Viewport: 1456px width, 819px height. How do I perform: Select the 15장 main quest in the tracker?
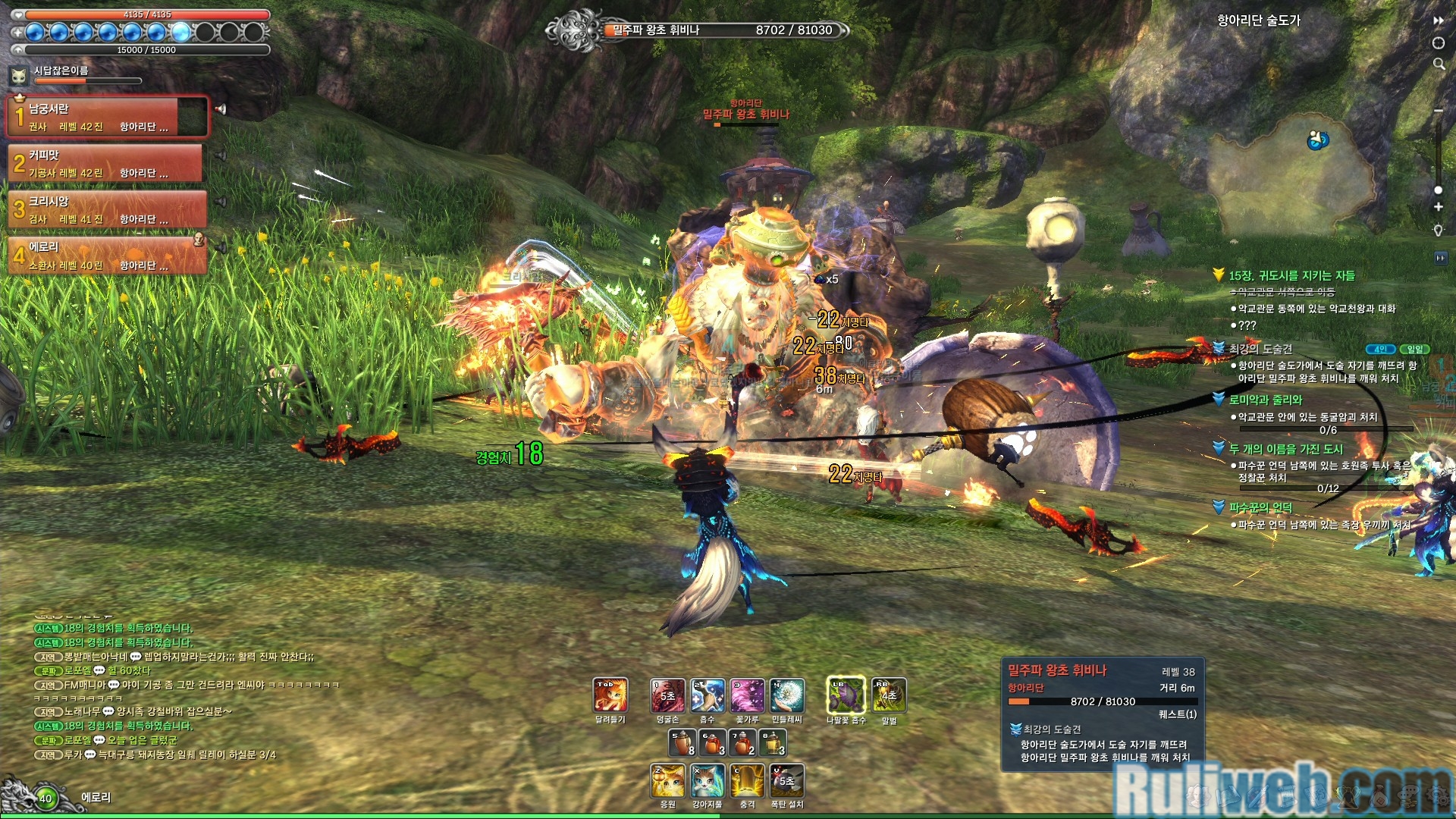(x=1291, y=276)
